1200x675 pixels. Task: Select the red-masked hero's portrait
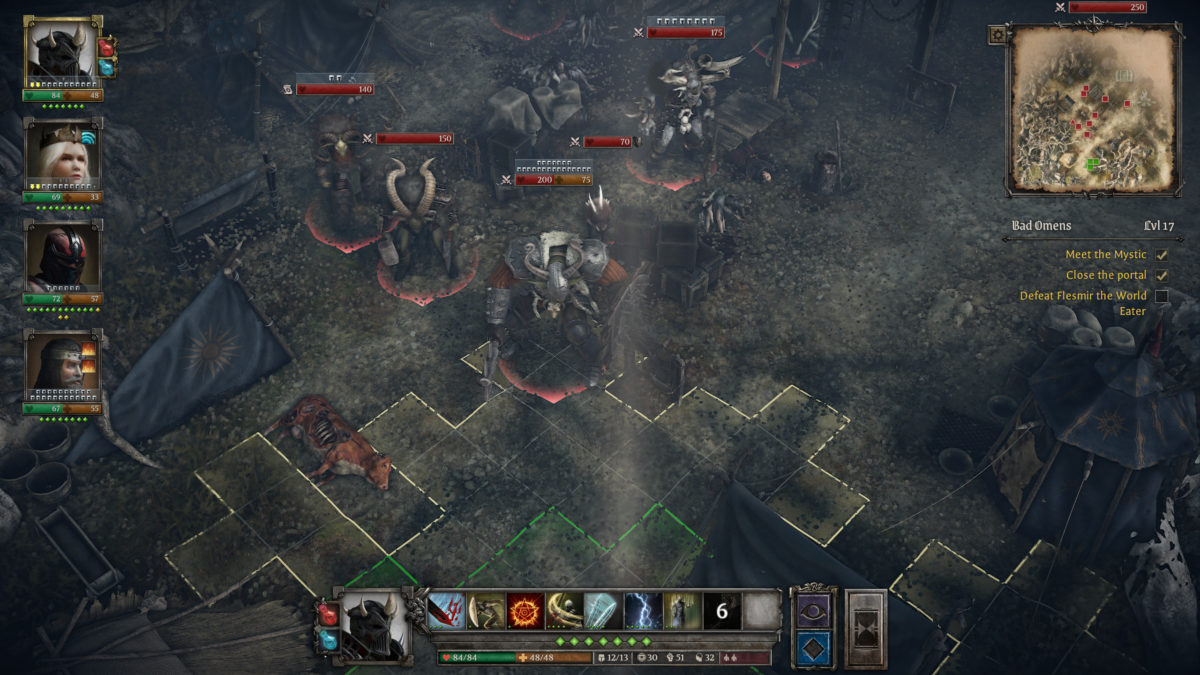(x=62, y=256)
